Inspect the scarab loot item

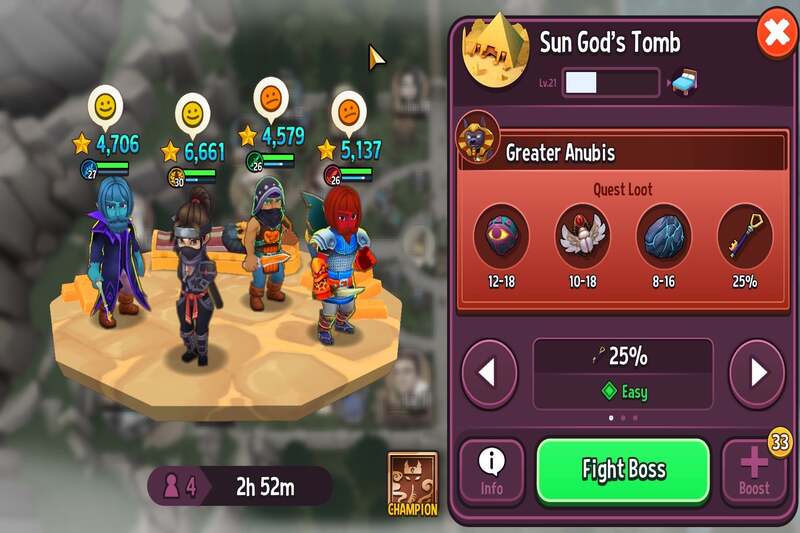582,237
